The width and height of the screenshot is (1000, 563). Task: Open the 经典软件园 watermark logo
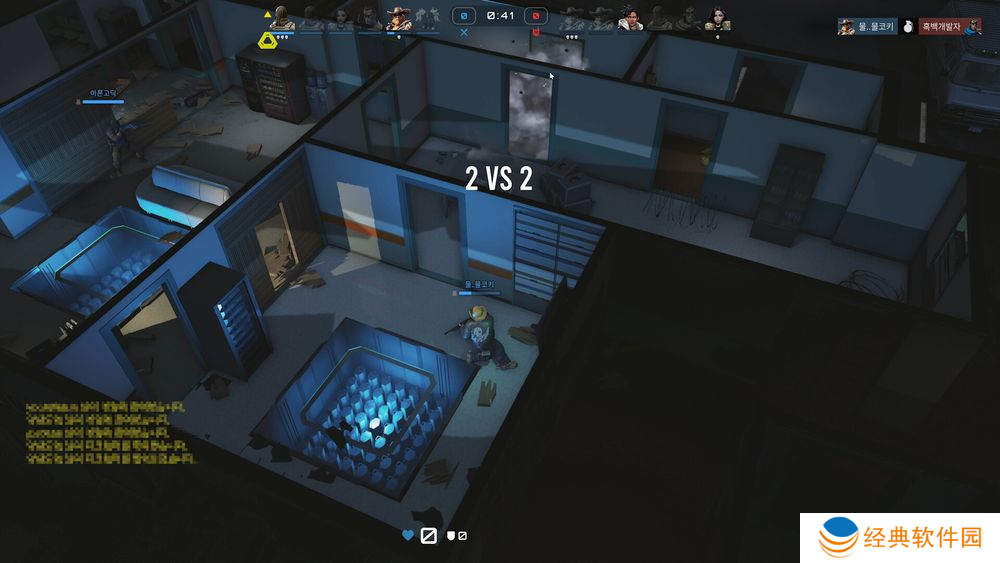pos(900,538)
